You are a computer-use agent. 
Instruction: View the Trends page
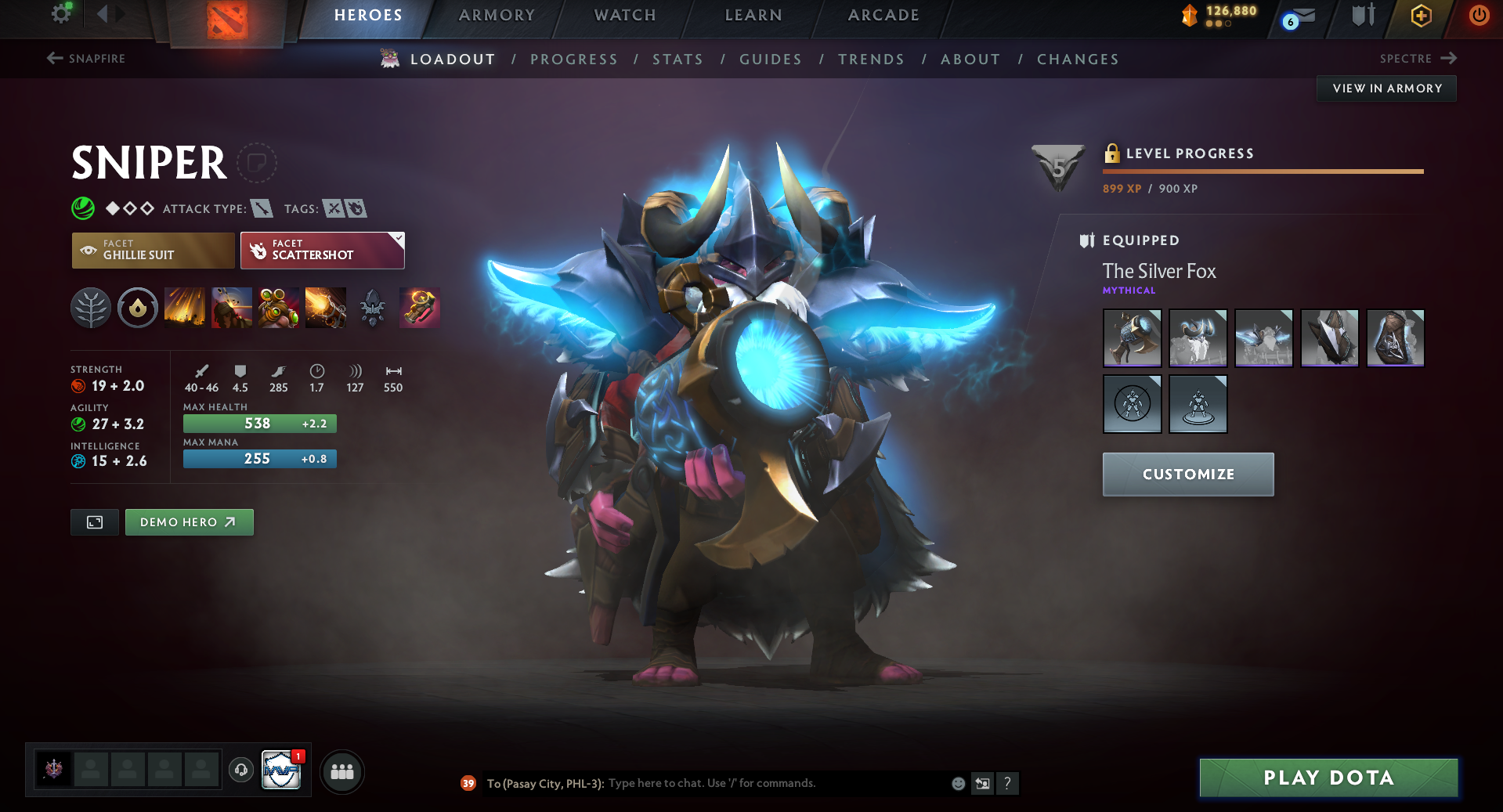pos(871,60)
